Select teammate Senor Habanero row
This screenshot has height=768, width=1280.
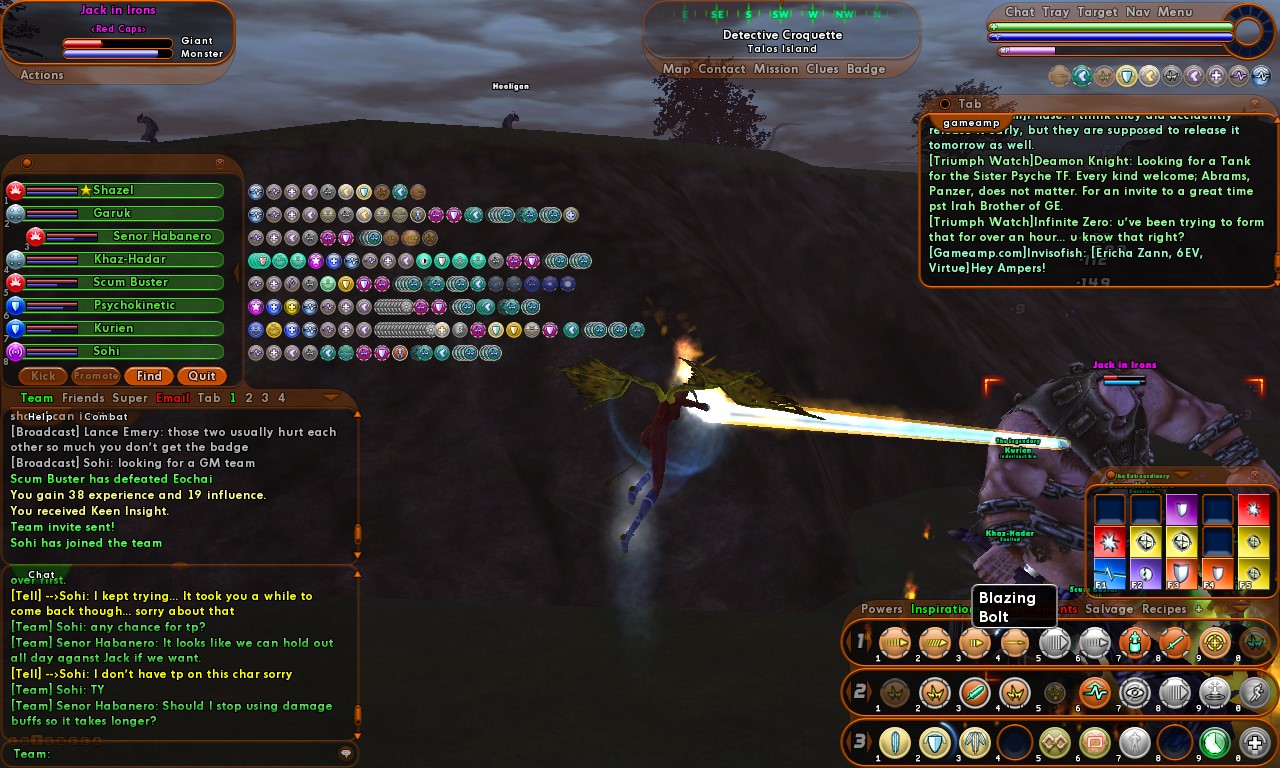coord(160,236)
